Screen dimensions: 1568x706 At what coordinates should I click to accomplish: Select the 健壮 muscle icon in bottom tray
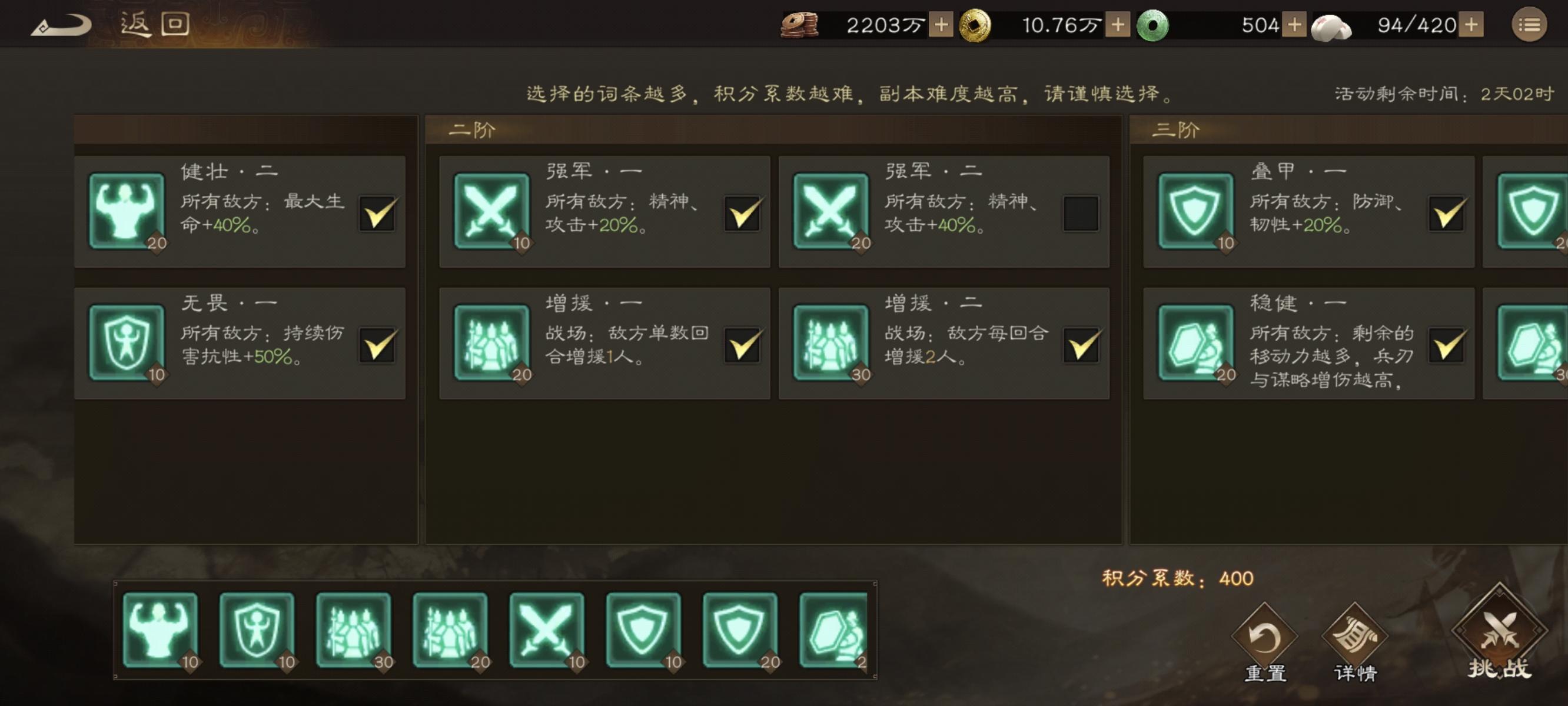tap(160, 631)
